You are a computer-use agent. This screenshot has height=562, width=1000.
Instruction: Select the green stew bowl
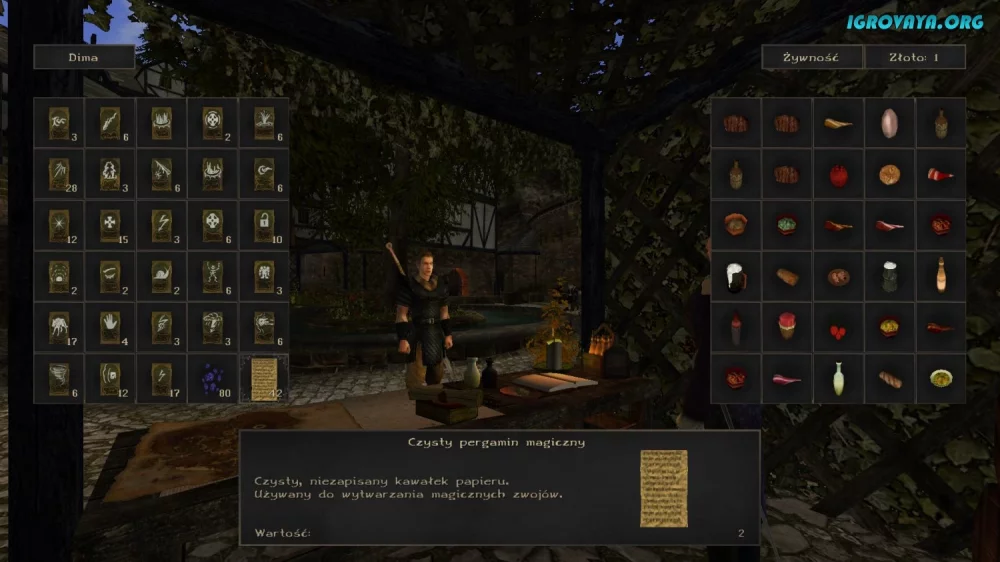[x=787, y=225]
